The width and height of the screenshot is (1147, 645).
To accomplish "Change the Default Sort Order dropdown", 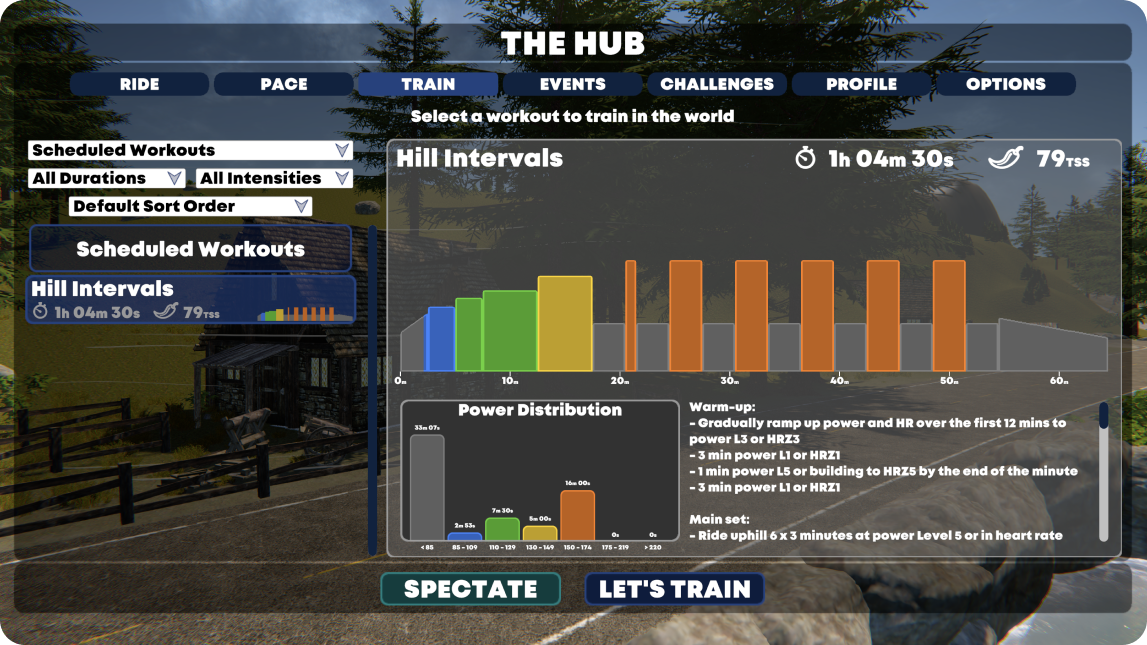I will 190,206.
